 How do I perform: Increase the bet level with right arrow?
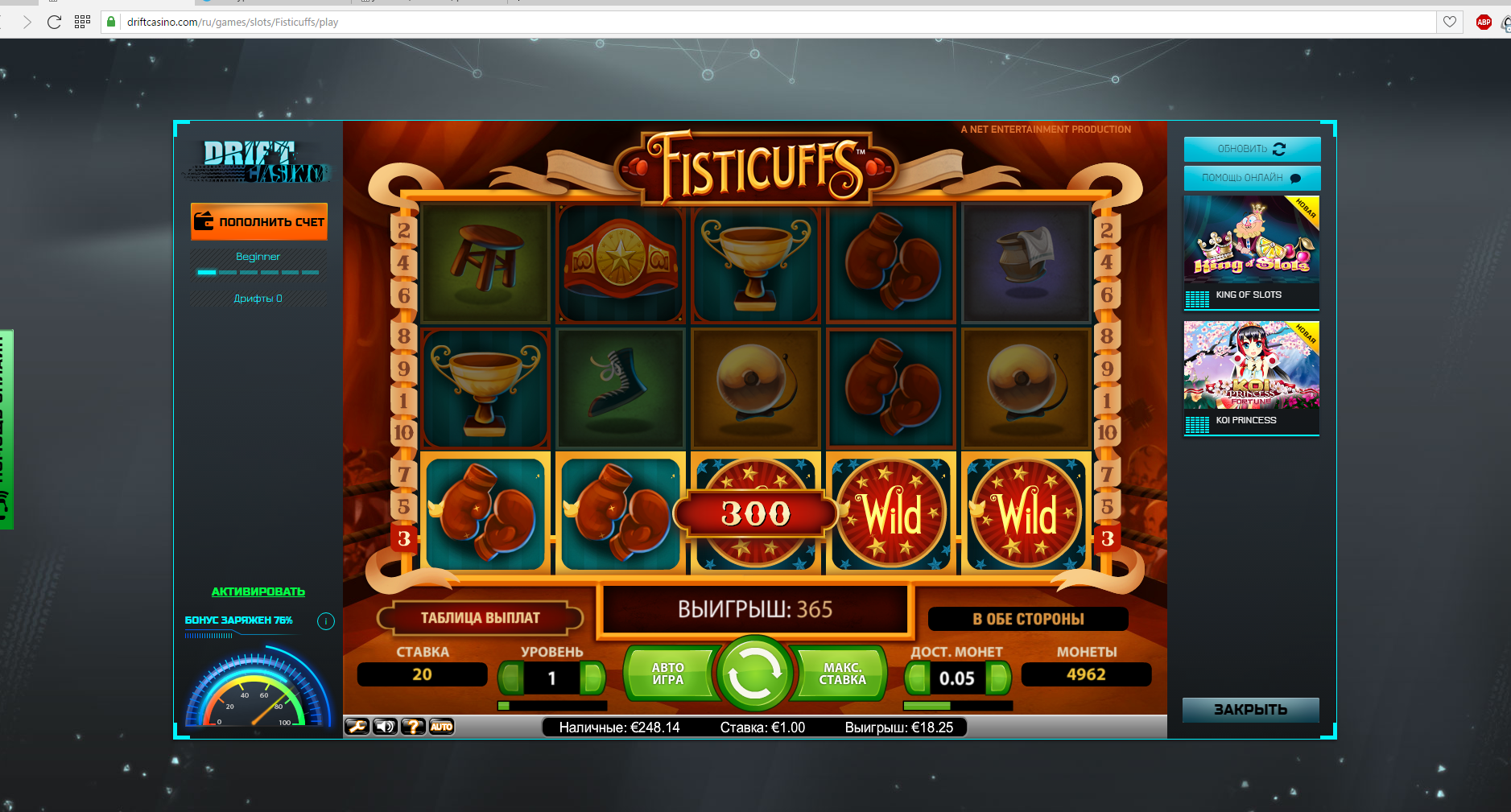pos(593,678)
